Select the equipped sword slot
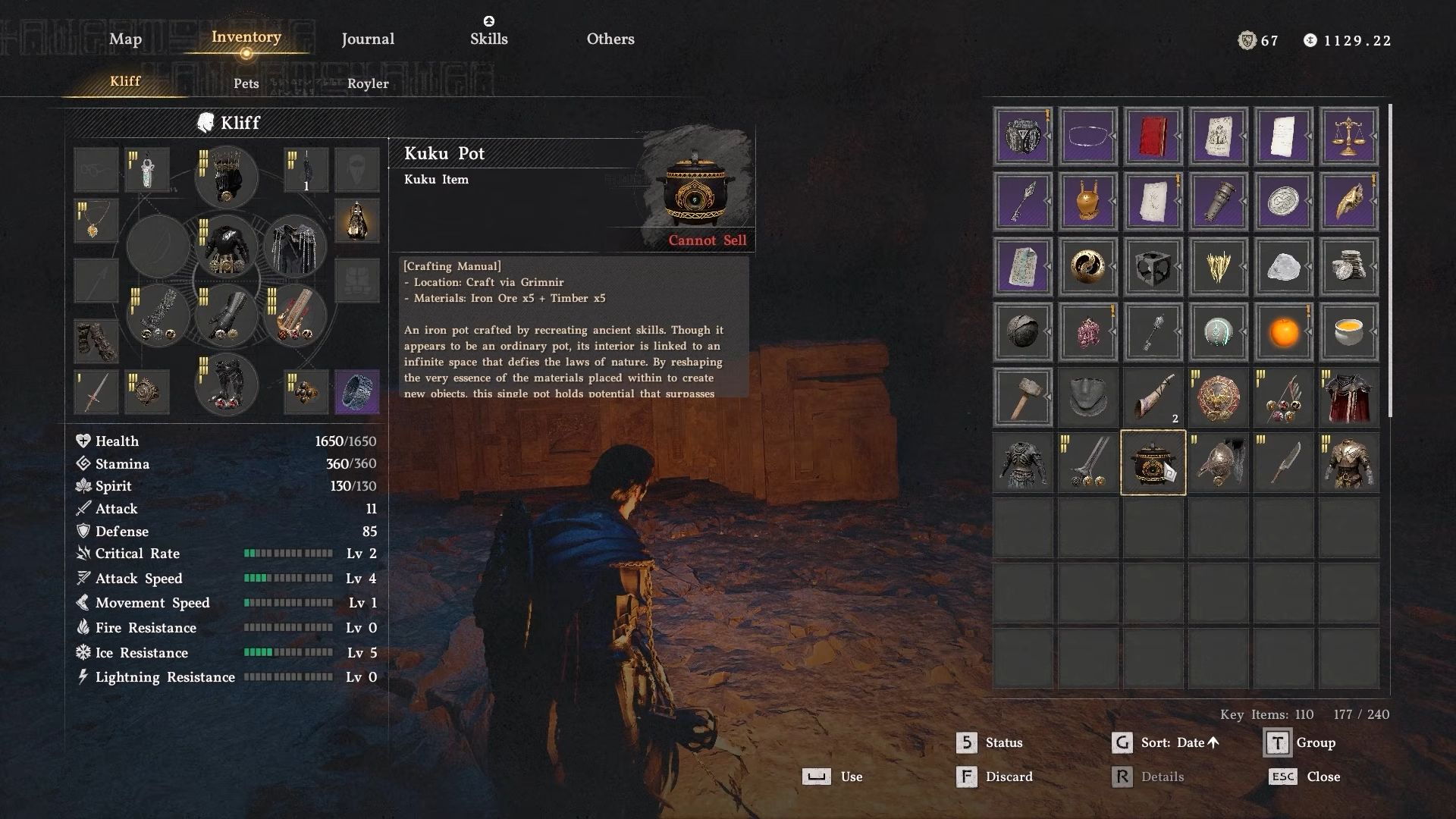The height and width of the screenshot is (819, 1456). tap(96, 391)
